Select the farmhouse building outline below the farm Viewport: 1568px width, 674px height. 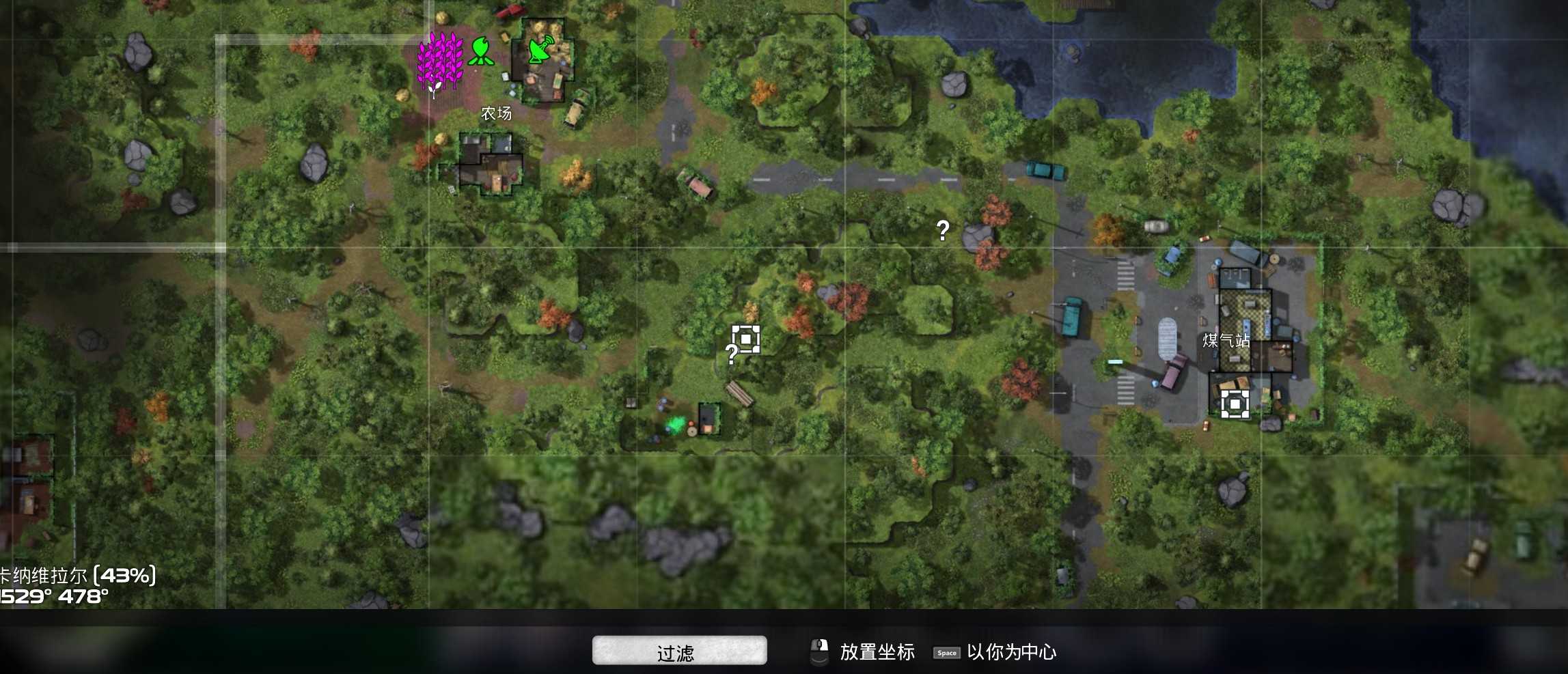pyautogui.click(x=489, y=164)
